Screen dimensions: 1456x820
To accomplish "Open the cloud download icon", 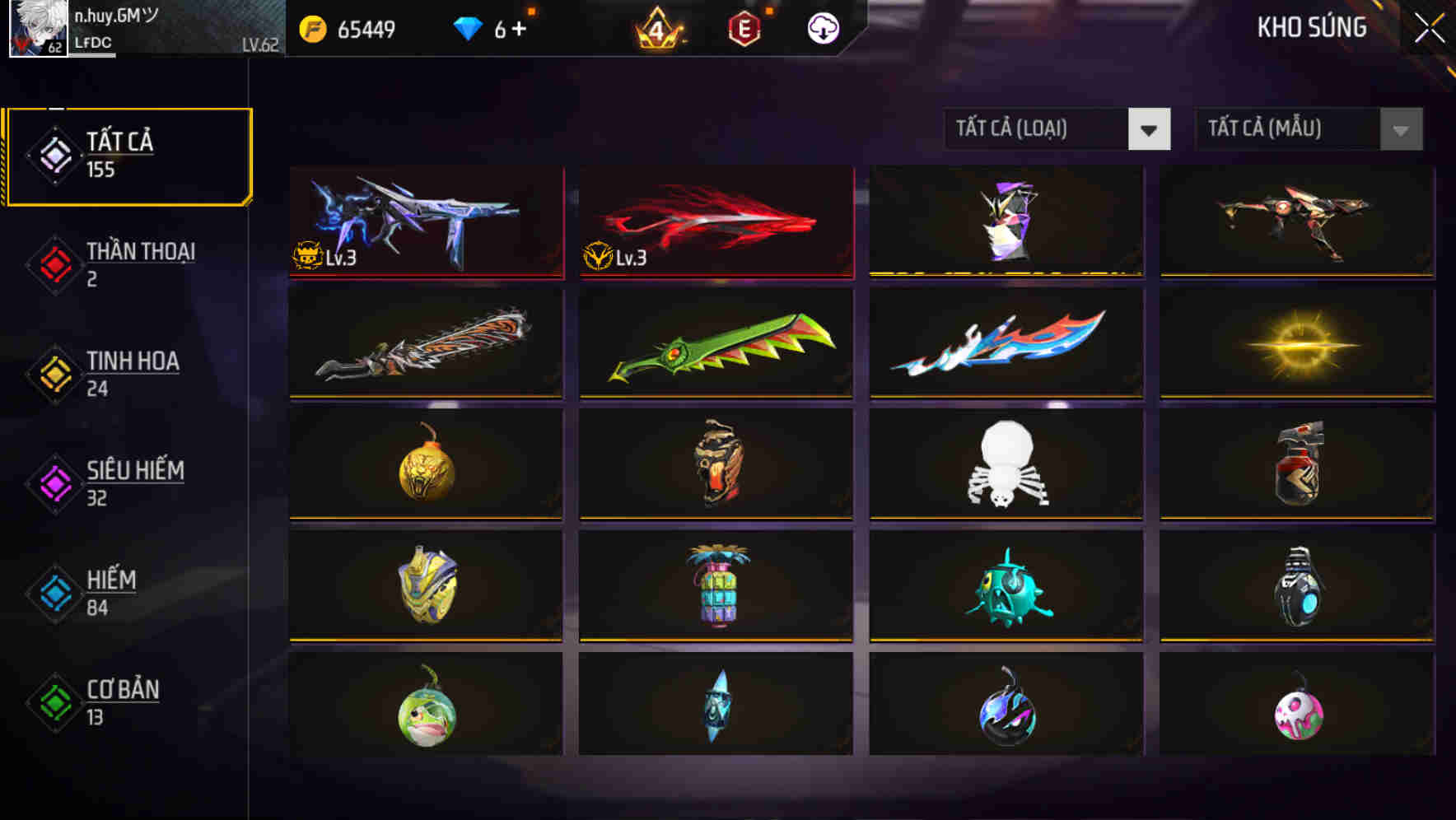I will tap(823, 27).
